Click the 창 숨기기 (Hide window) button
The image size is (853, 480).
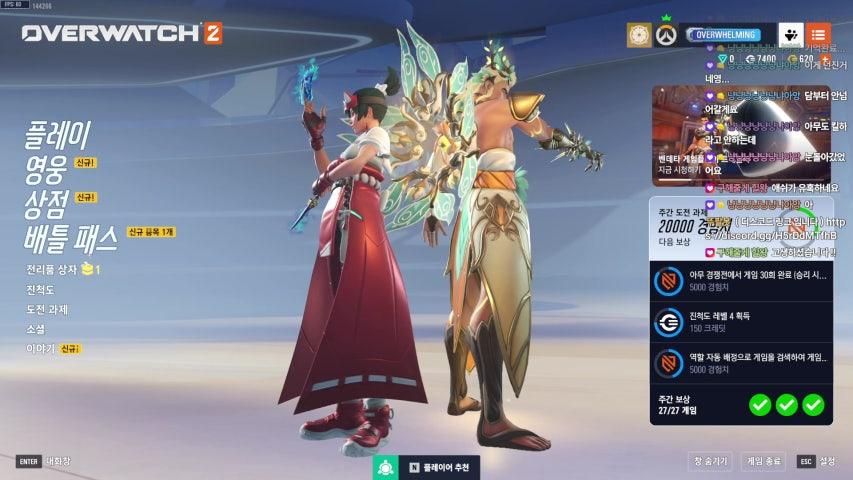coord(710,461)
